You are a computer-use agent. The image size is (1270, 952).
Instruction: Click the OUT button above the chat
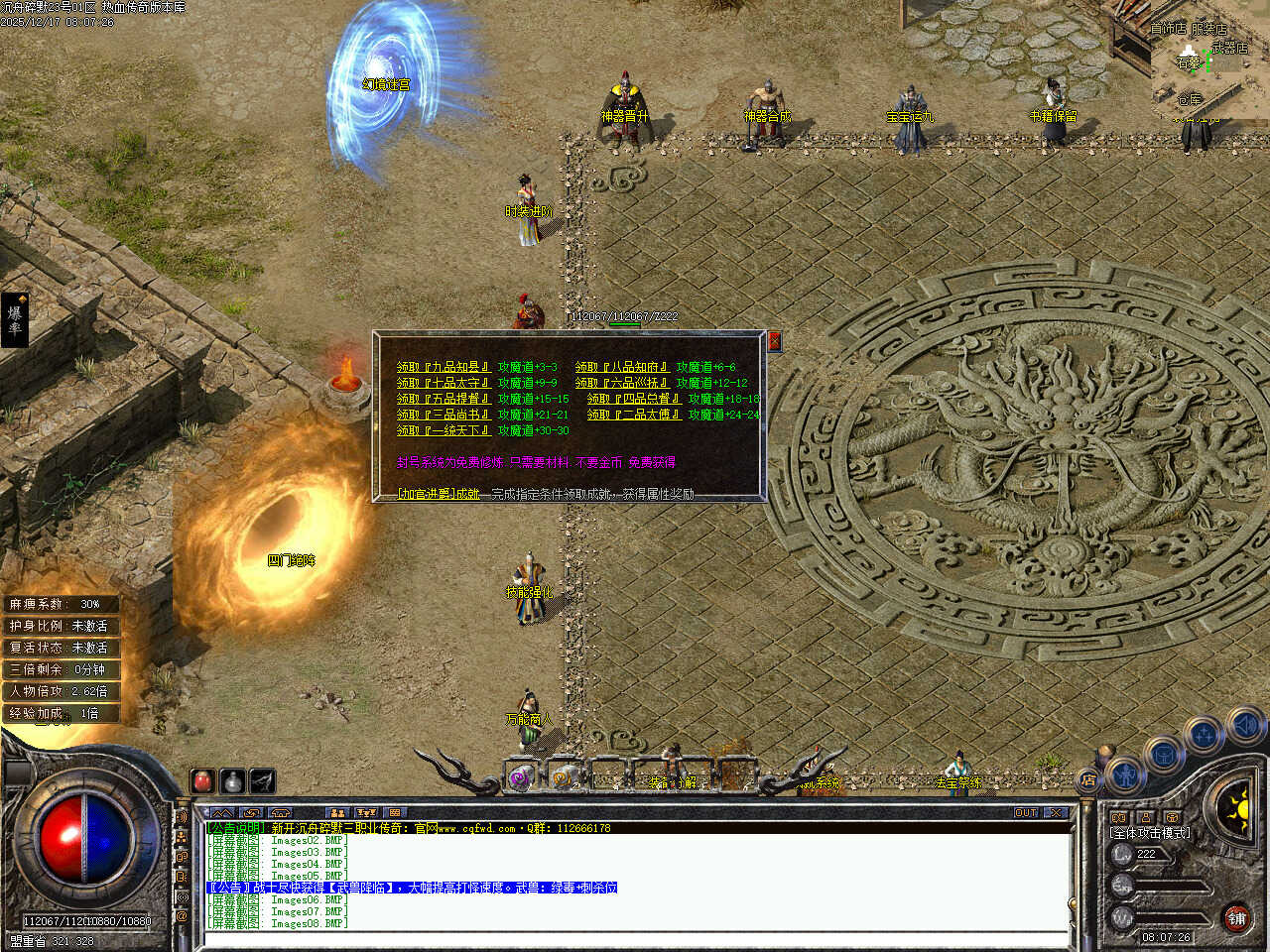click(1025, 813)
